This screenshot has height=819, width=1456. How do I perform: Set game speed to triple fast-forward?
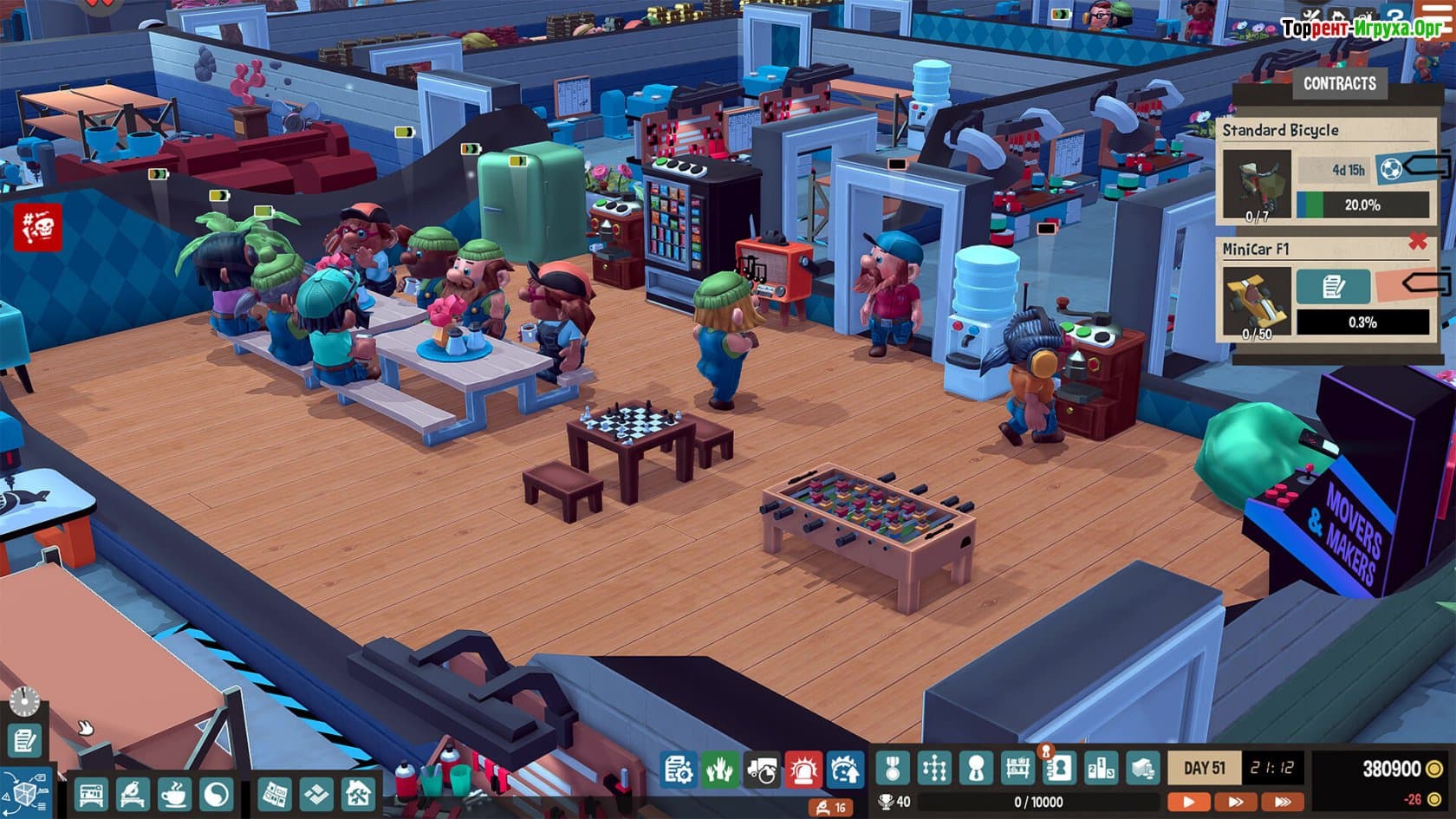point(1284,802)
